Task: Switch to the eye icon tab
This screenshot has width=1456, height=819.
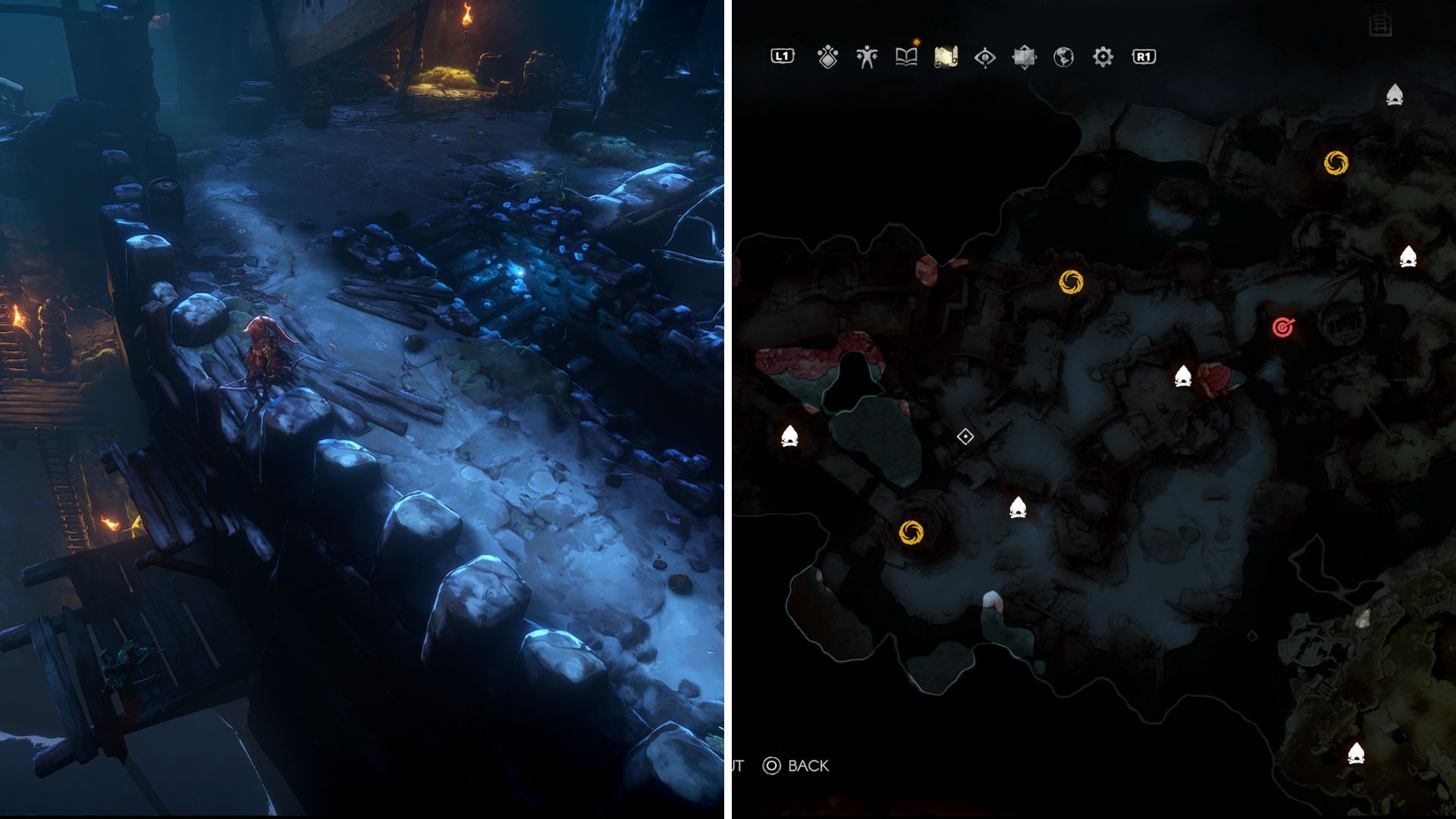Action: pyautogui.click(x=985, y=57)
